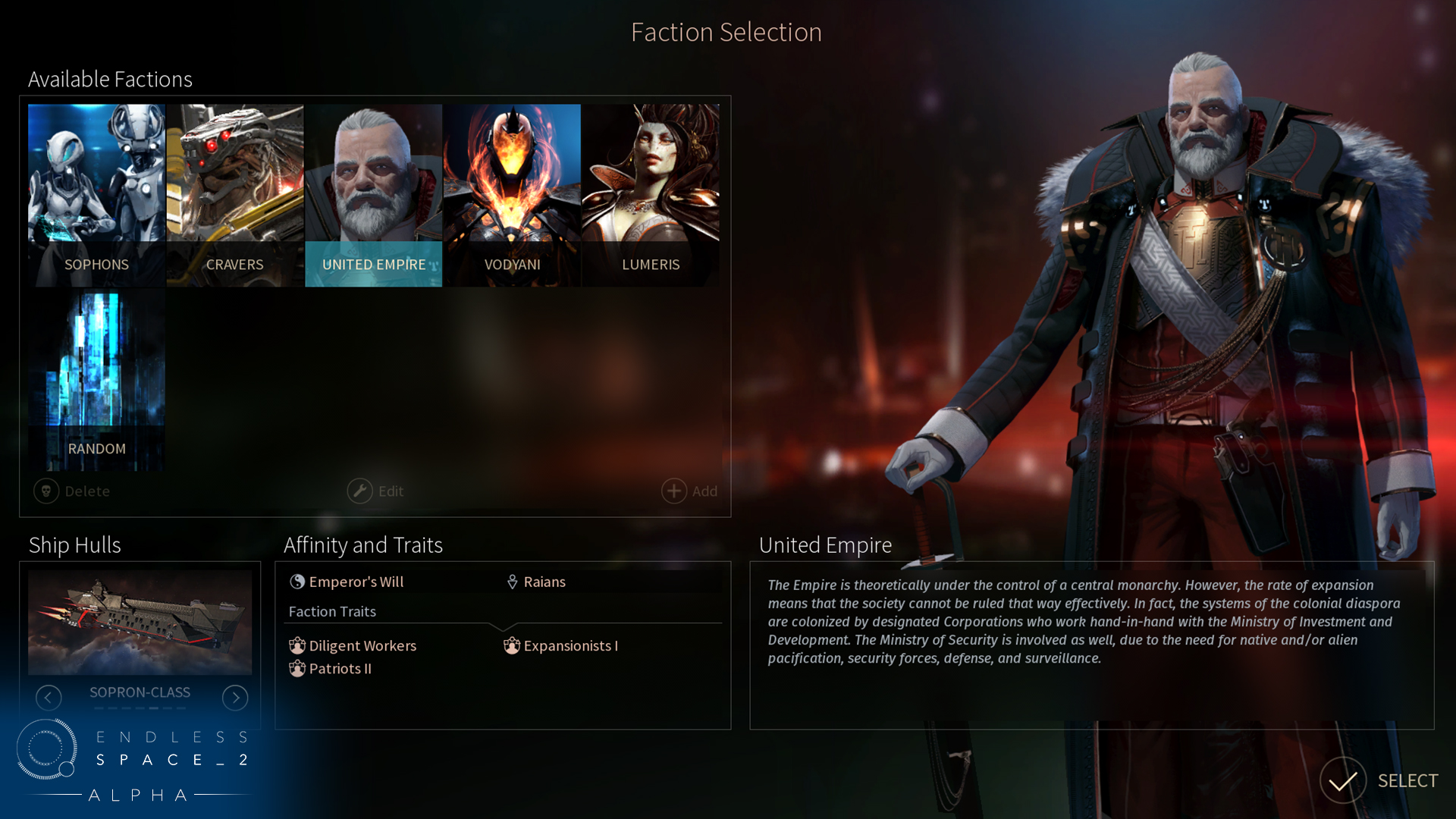Click the Emperor's Will affinity entry
Screen dimensions: 1456x819
347,582
